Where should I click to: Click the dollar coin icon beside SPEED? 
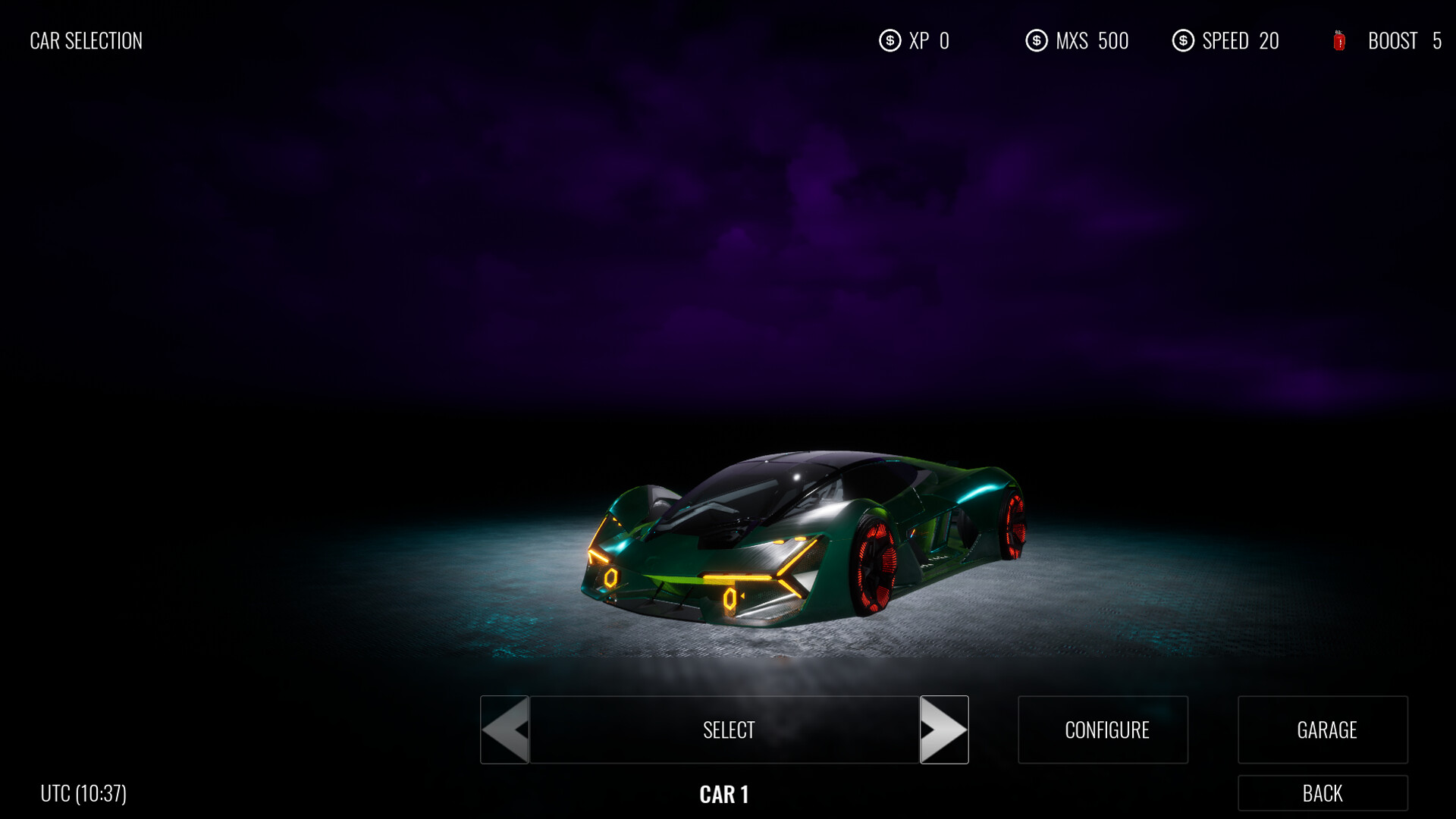[1183, 41]
